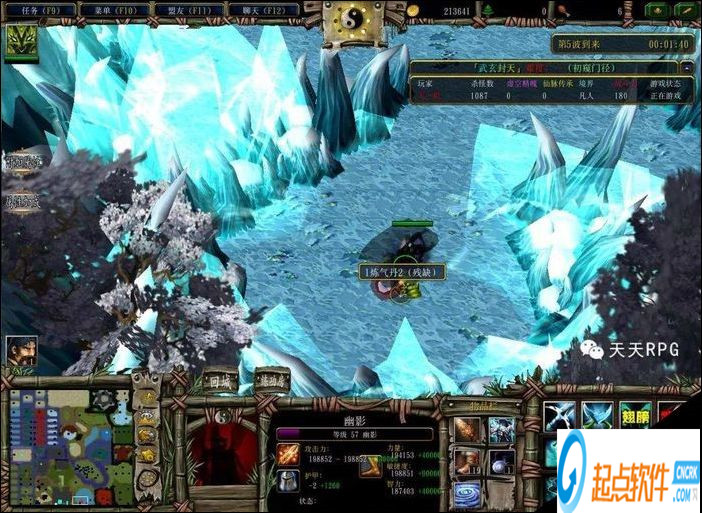Image resolution: width=702 pixels, height=513 pixels.
Task: Click the minimap in the bottom-left corner
Action: [x=66, y=444]
